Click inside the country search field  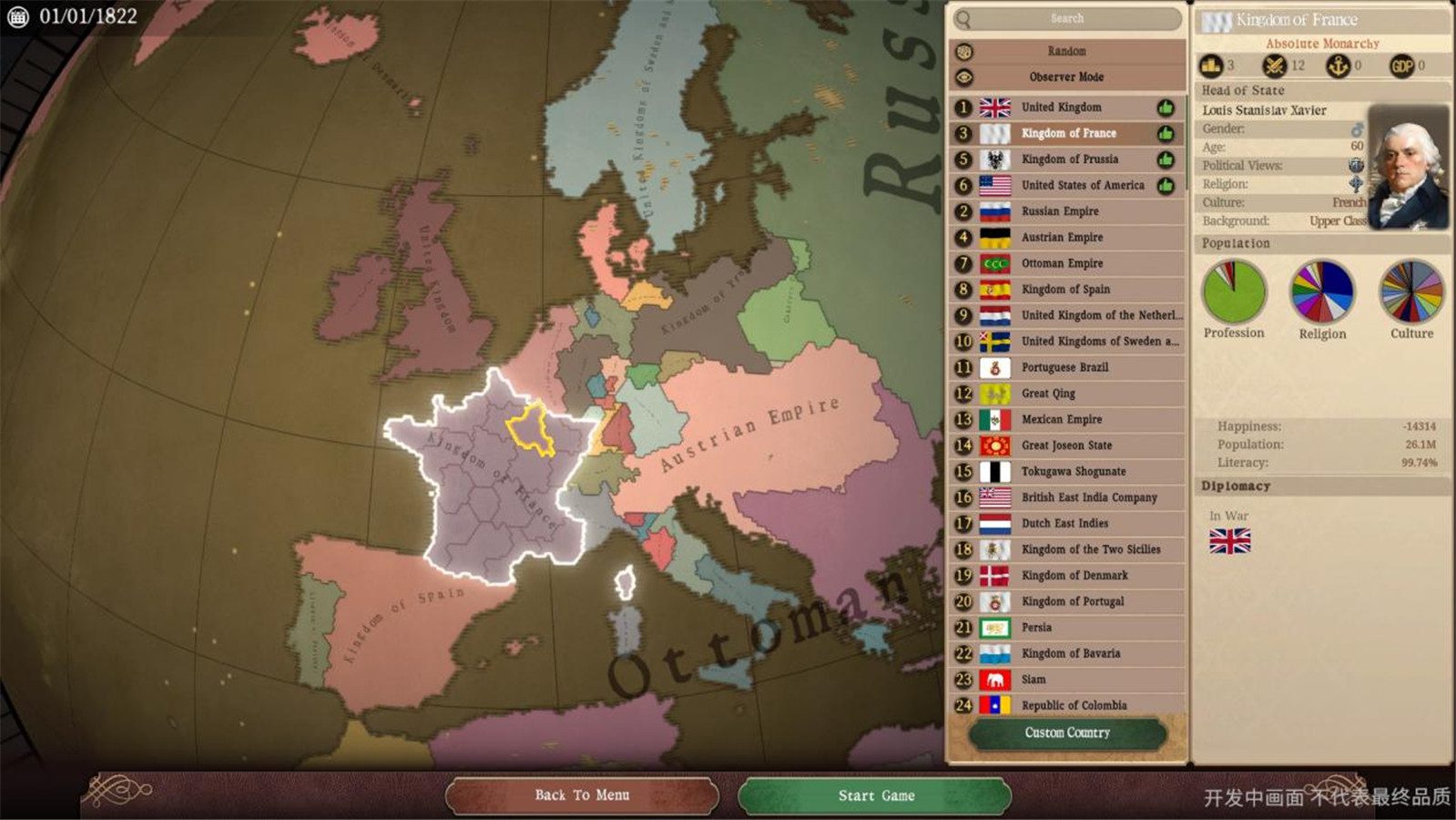(1066, 18)
